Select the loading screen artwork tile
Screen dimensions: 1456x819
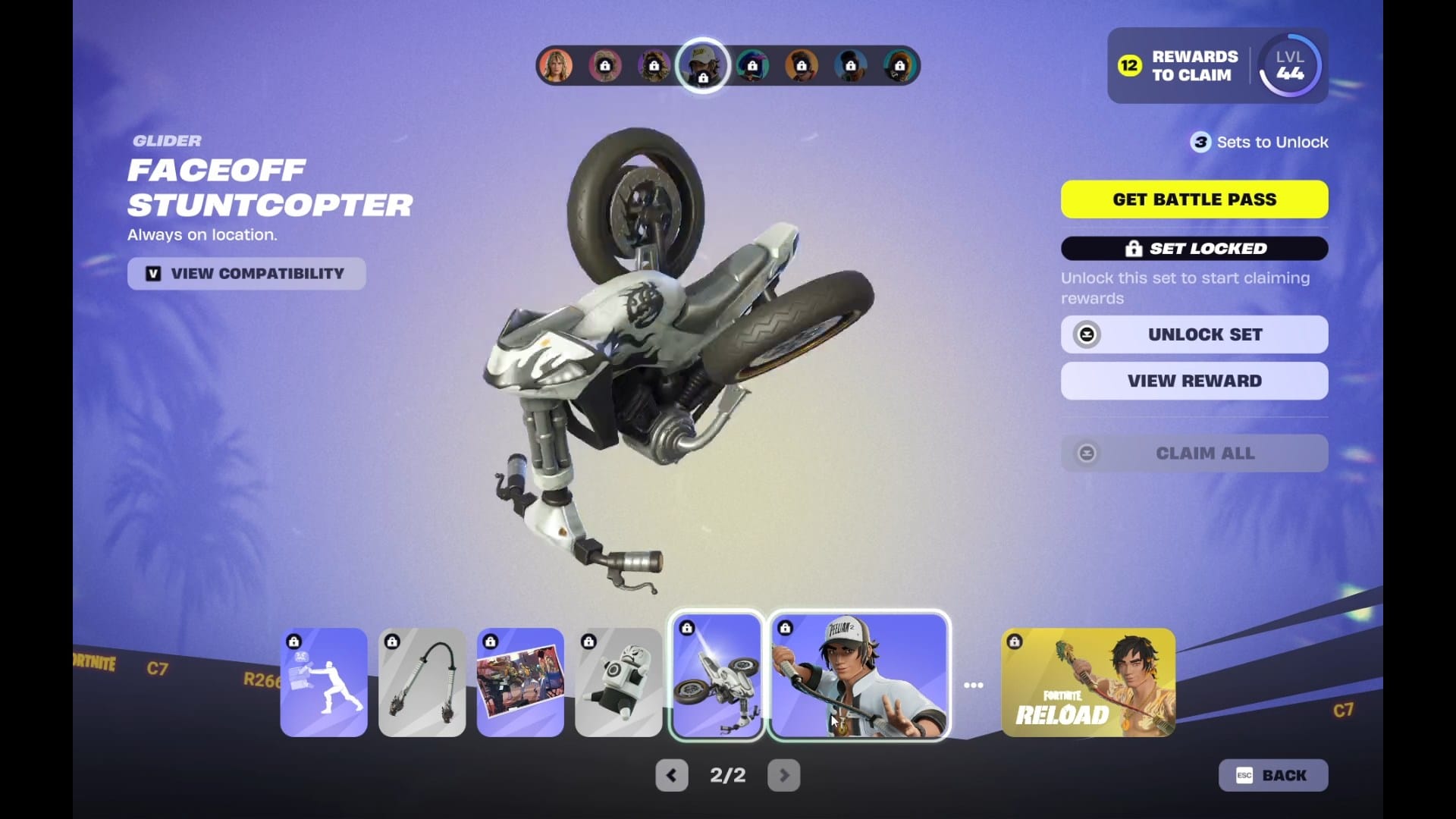click(520, 682)
